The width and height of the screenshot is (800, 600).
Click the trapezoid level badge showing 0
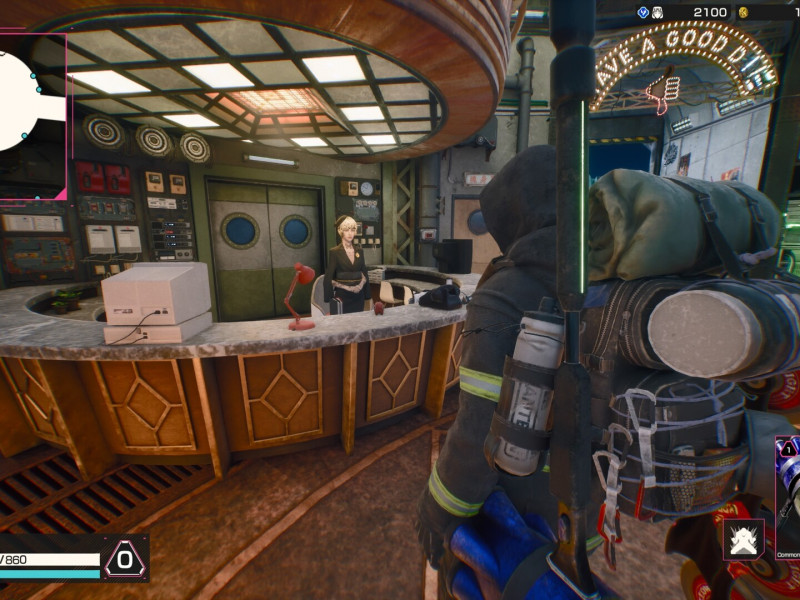pyautogui.click(x=125, y=558)
